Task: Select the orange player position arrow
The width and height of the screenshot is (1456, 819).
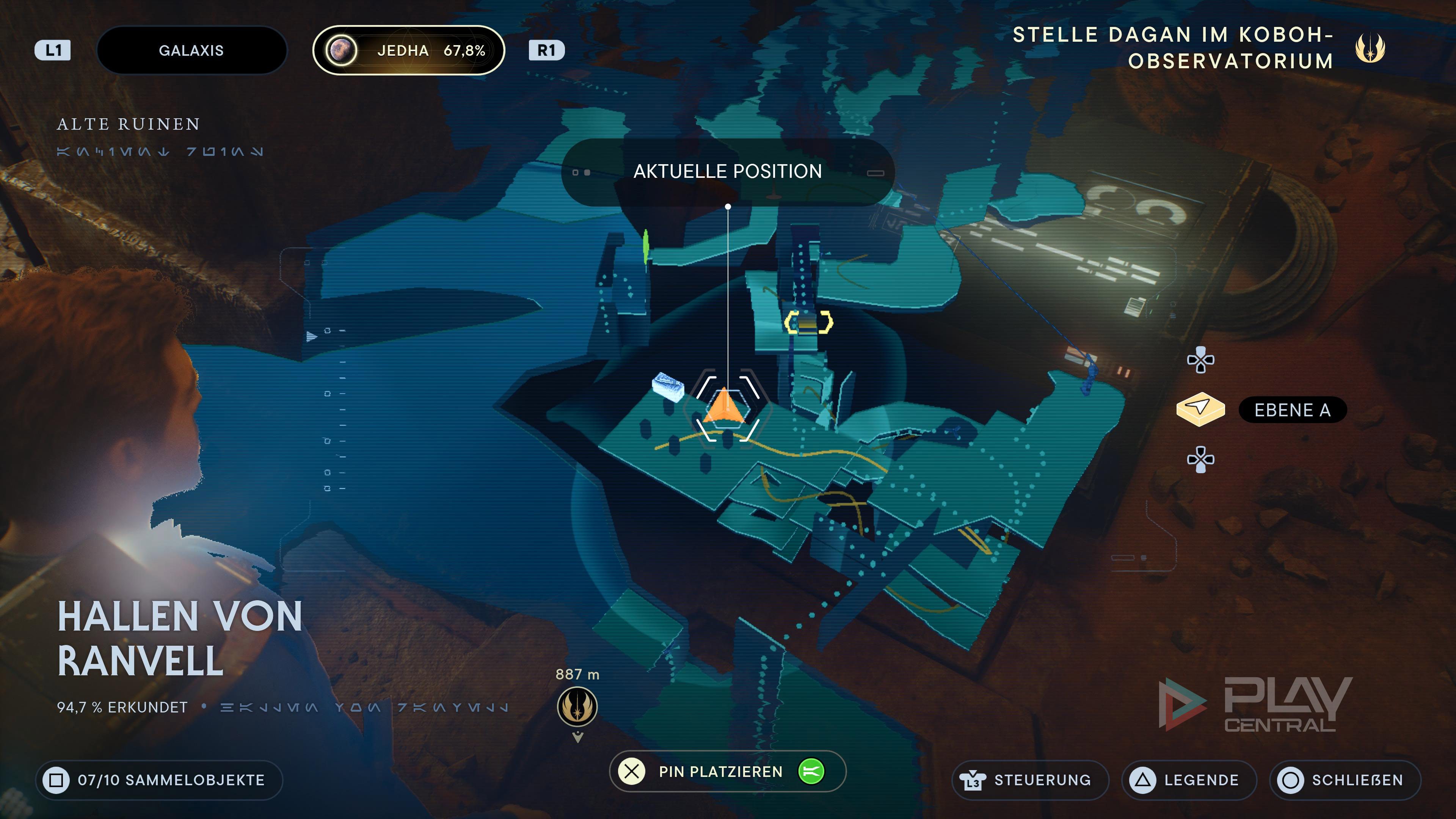Action: 726,405
